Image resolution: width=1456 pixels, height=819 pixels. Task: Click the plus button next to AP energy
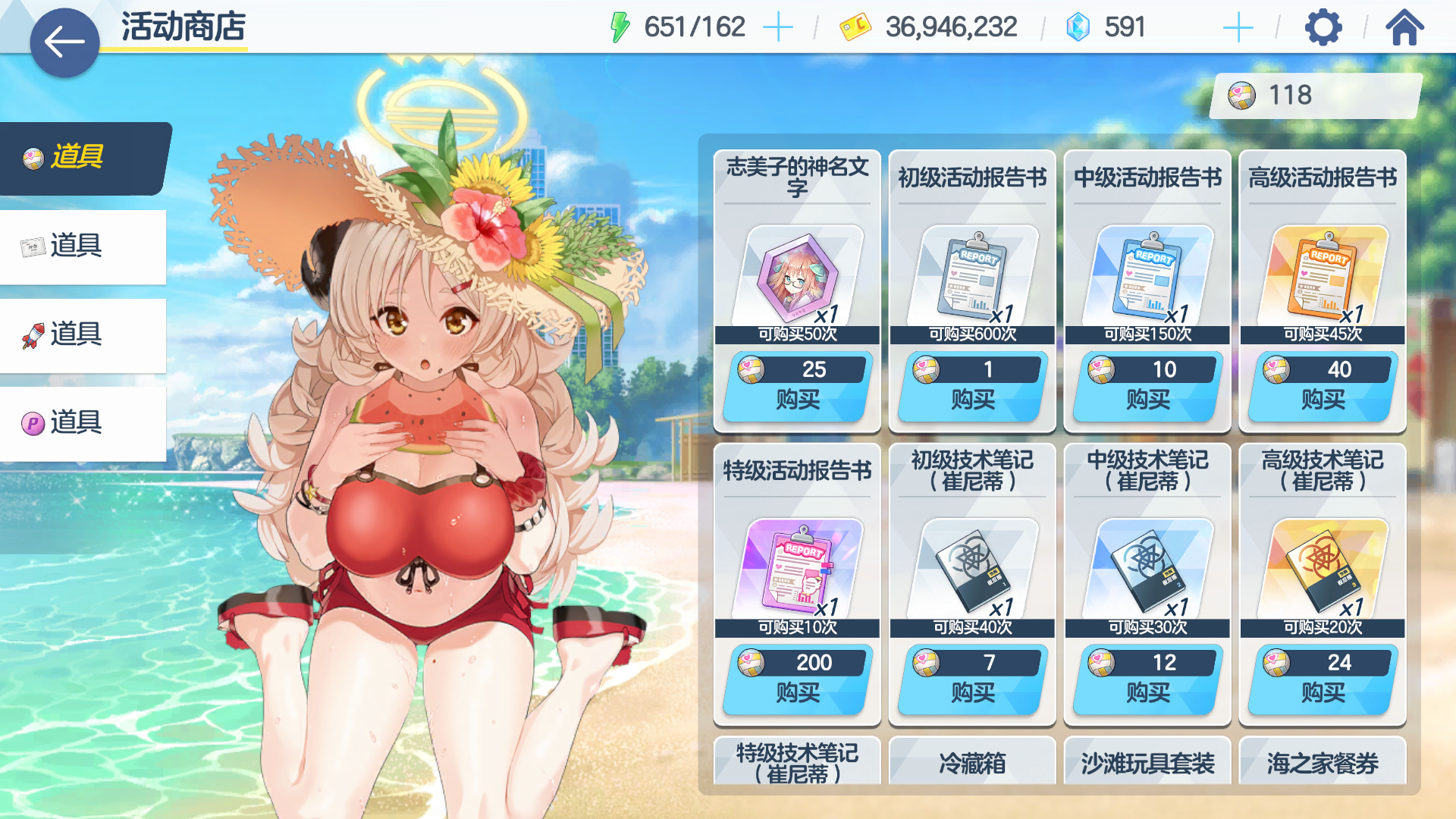(780, 27)
